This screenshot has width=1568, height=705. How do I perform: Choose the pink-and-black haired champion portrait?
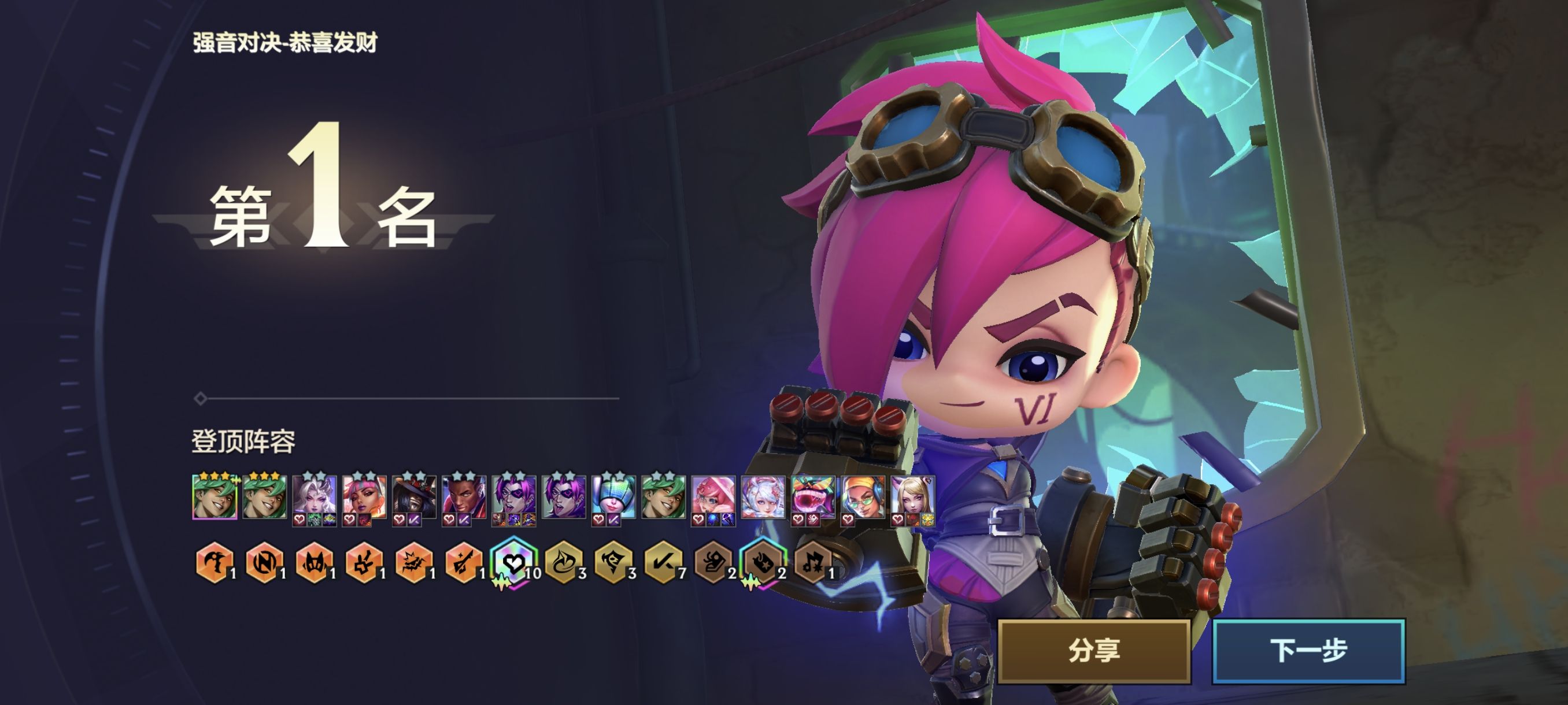click(364, 496)
